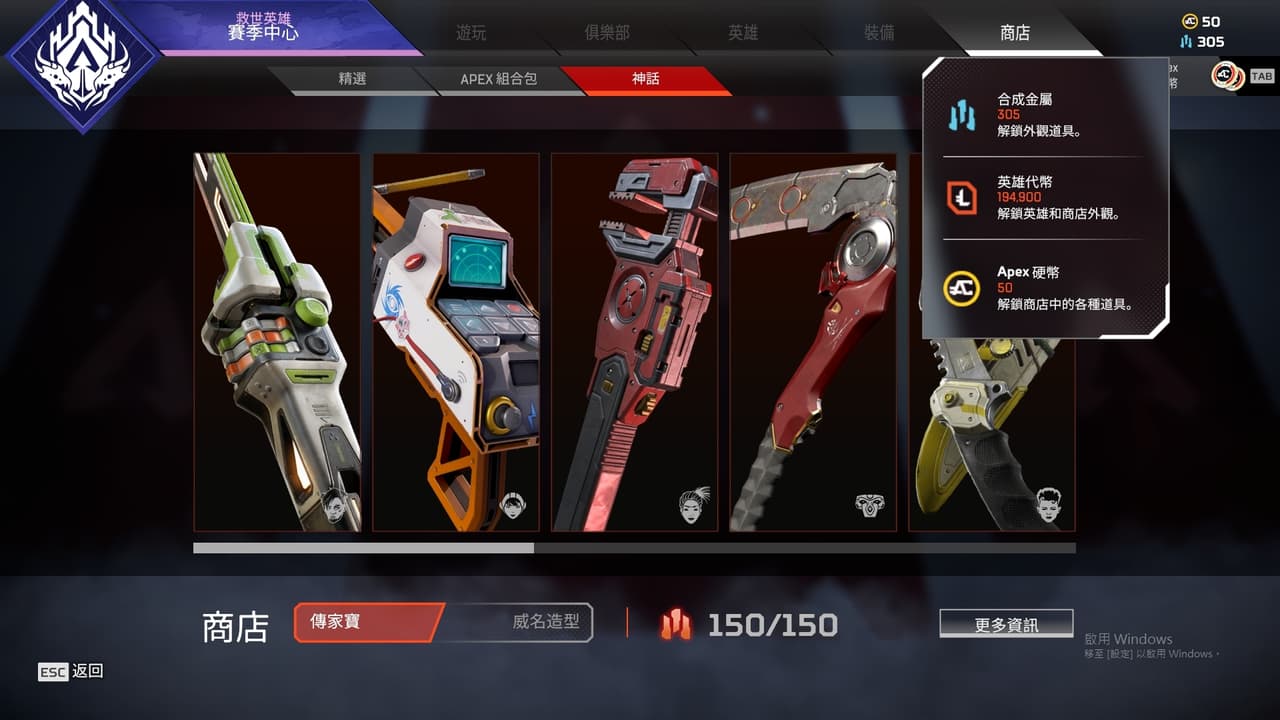
Task: Select the yellow-handled knife heirloom
Action: [990, 420]
